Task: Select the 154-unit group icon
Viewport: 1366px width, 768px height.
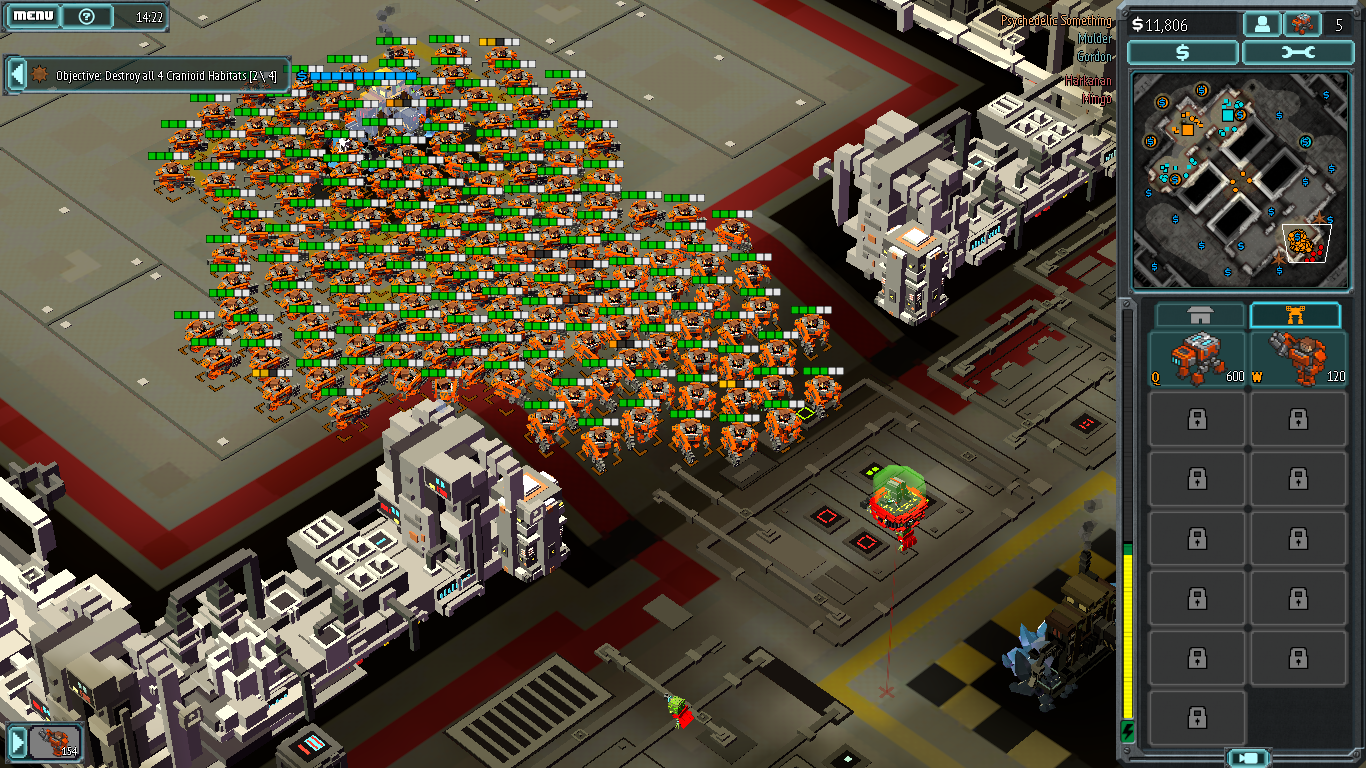Action: click(x=55, y=741)
